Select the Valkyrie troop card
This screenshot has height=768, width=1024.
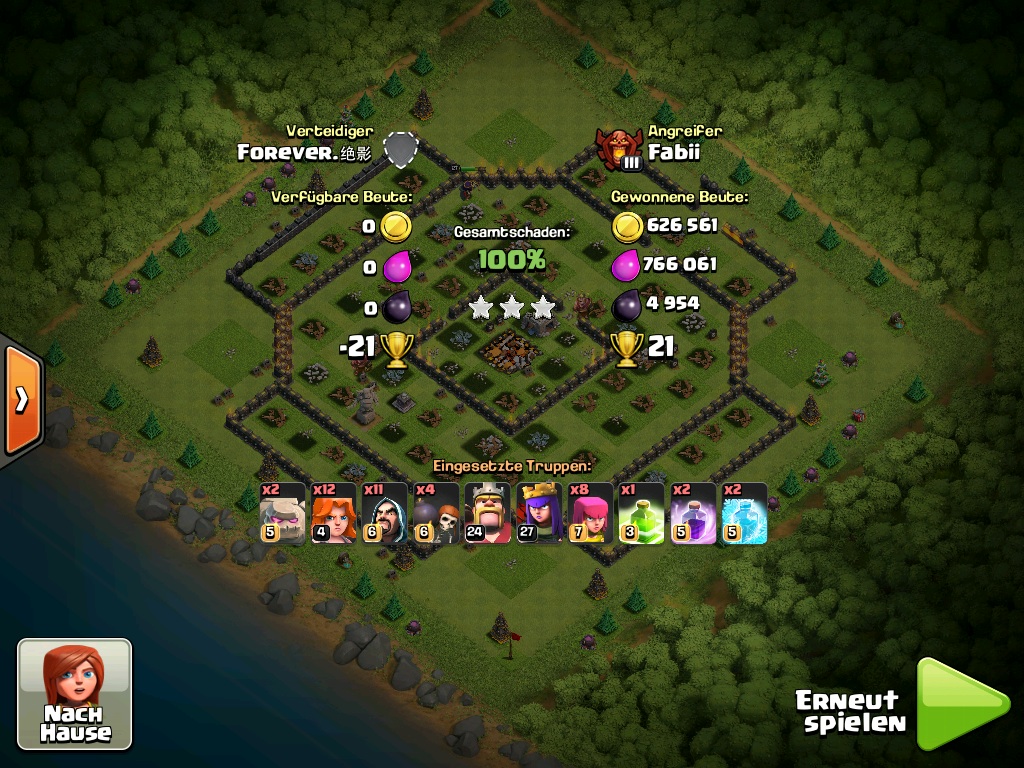[333, 513]
